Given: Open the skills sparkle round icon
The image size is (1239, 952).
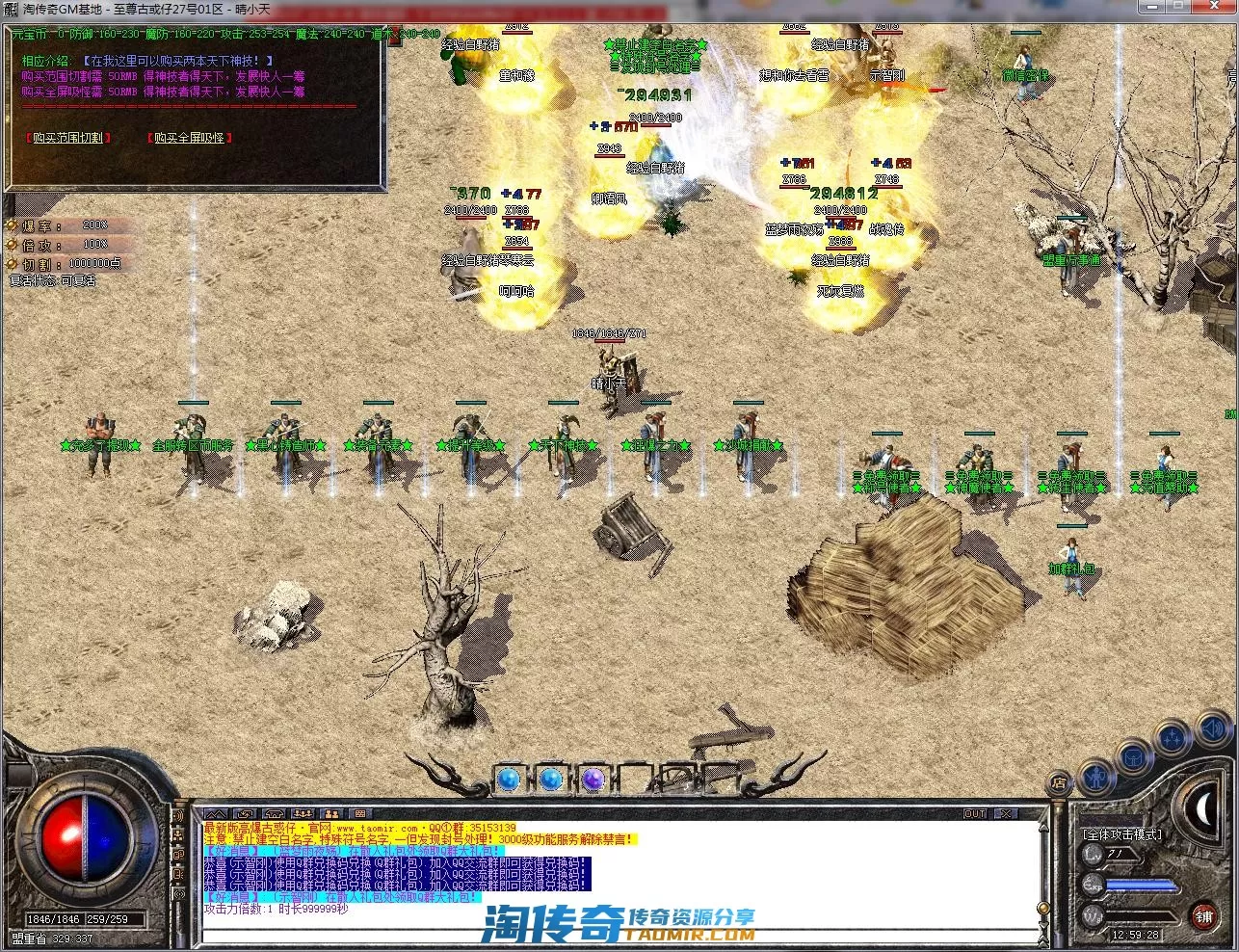Looking at the screenshot, I should click(x=1173, y=739).
